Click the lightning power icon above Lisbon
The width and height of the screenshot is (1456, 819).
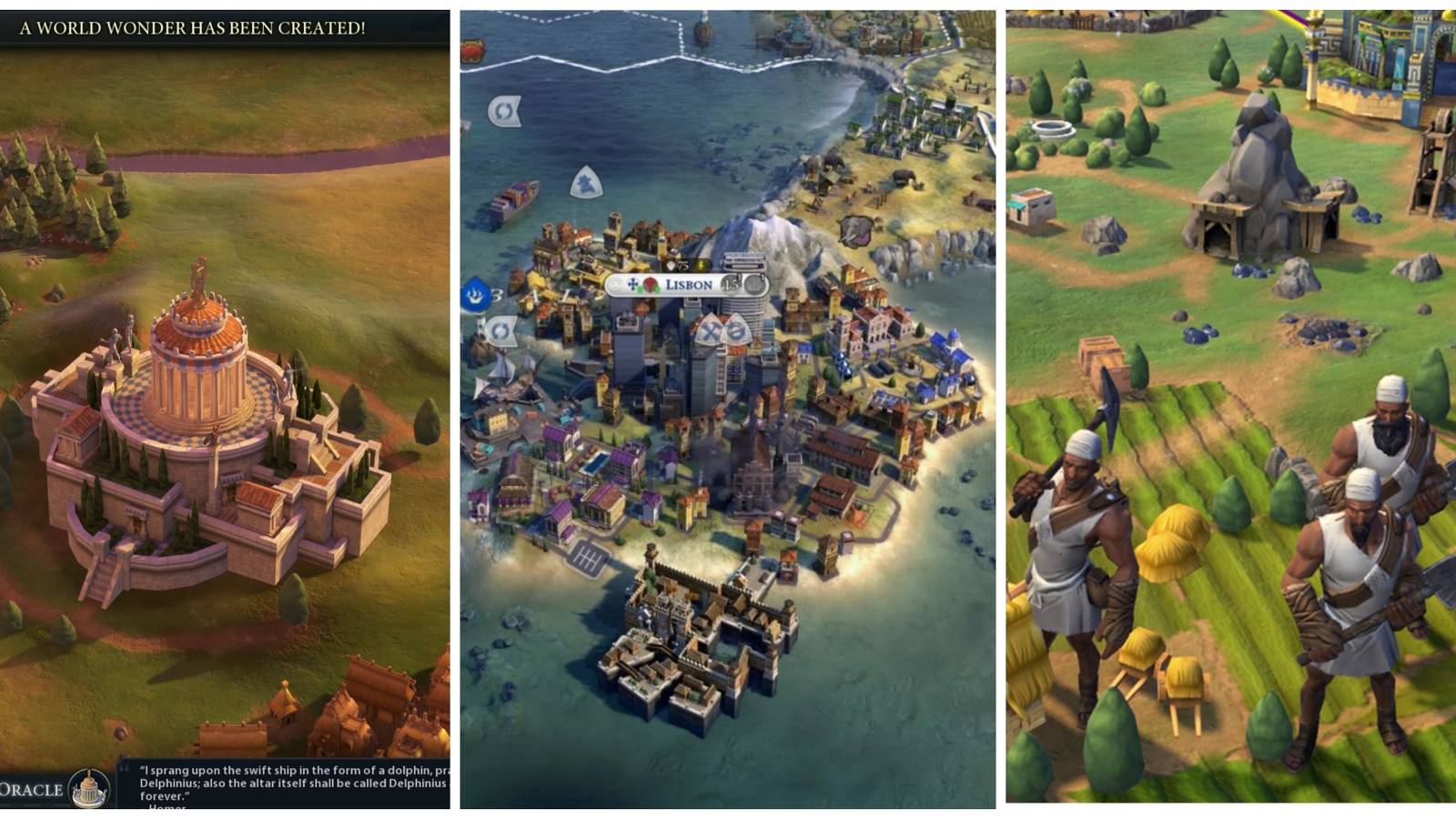click(x=701, y=266)
